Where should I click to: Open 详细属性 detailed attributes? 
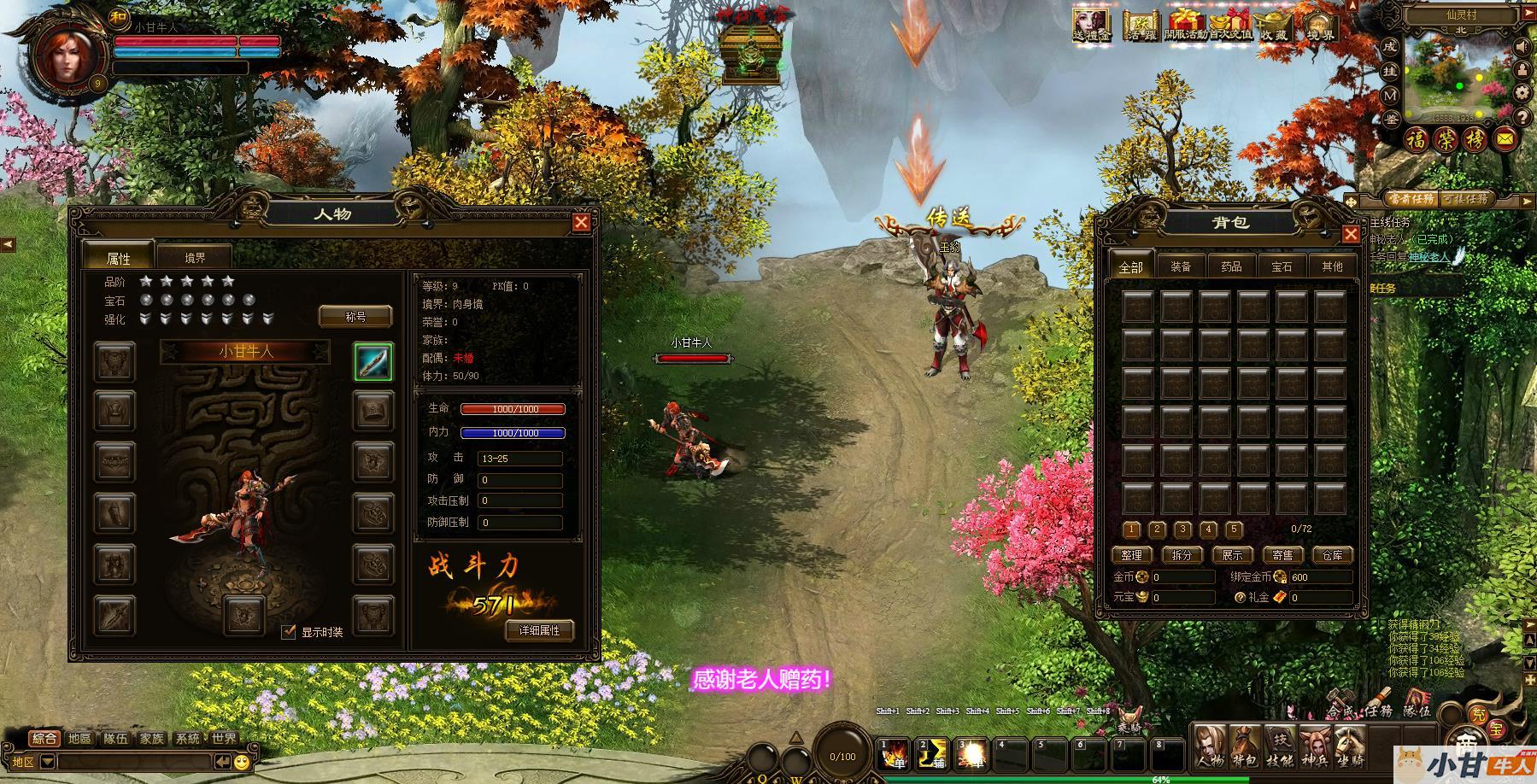click(x=539, y=630)
